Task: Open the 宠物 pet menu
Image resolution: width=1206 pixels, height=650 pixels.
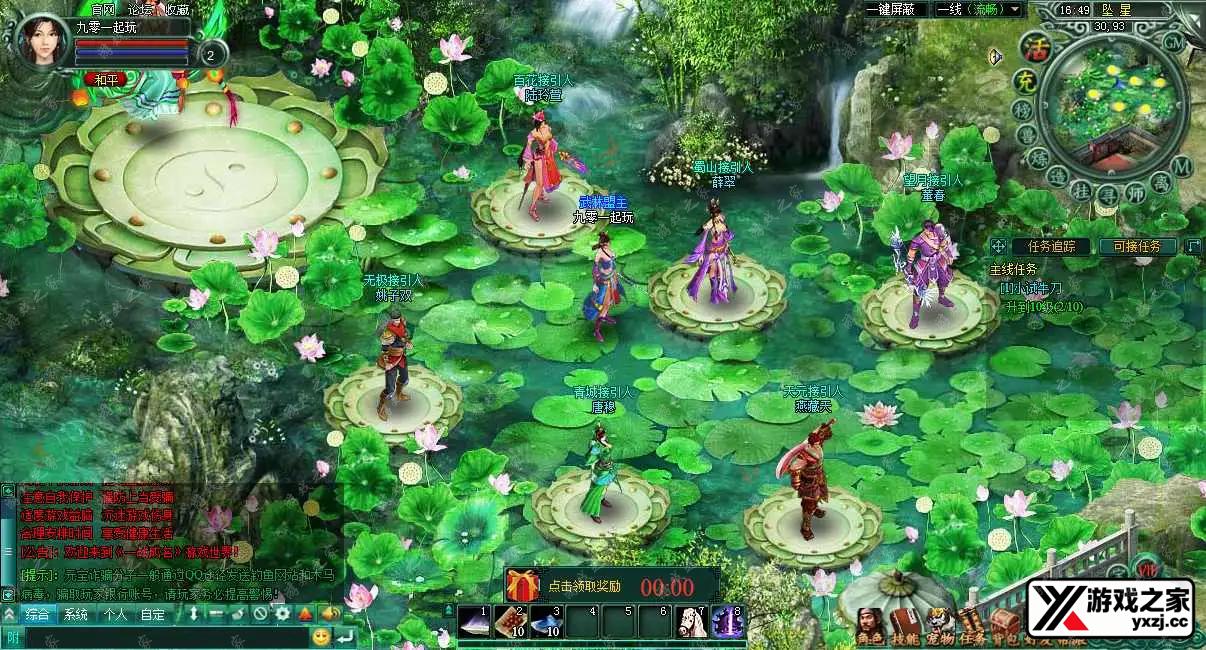Action: point(937,619)
